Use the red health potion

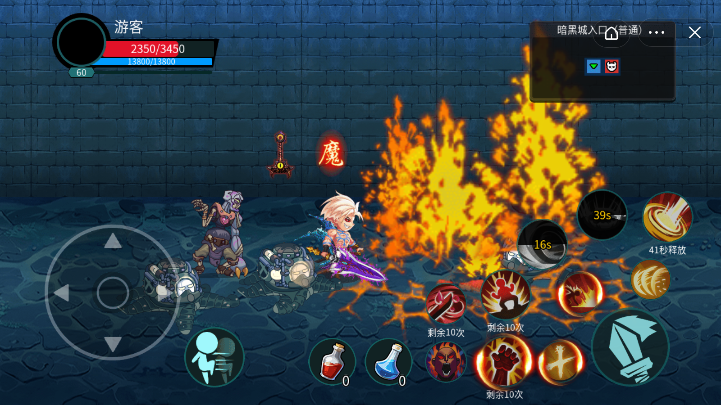(x=331, y=361)
